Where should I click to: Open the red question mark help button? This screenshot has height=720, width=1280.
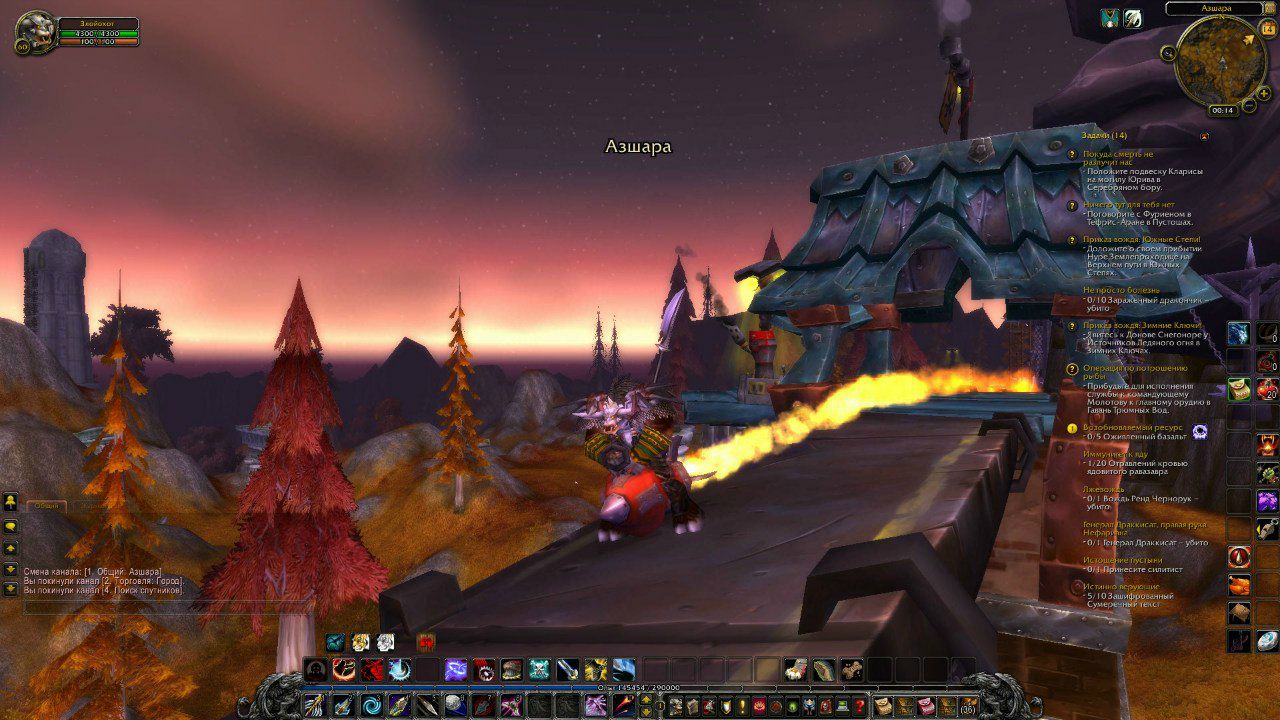859,706
